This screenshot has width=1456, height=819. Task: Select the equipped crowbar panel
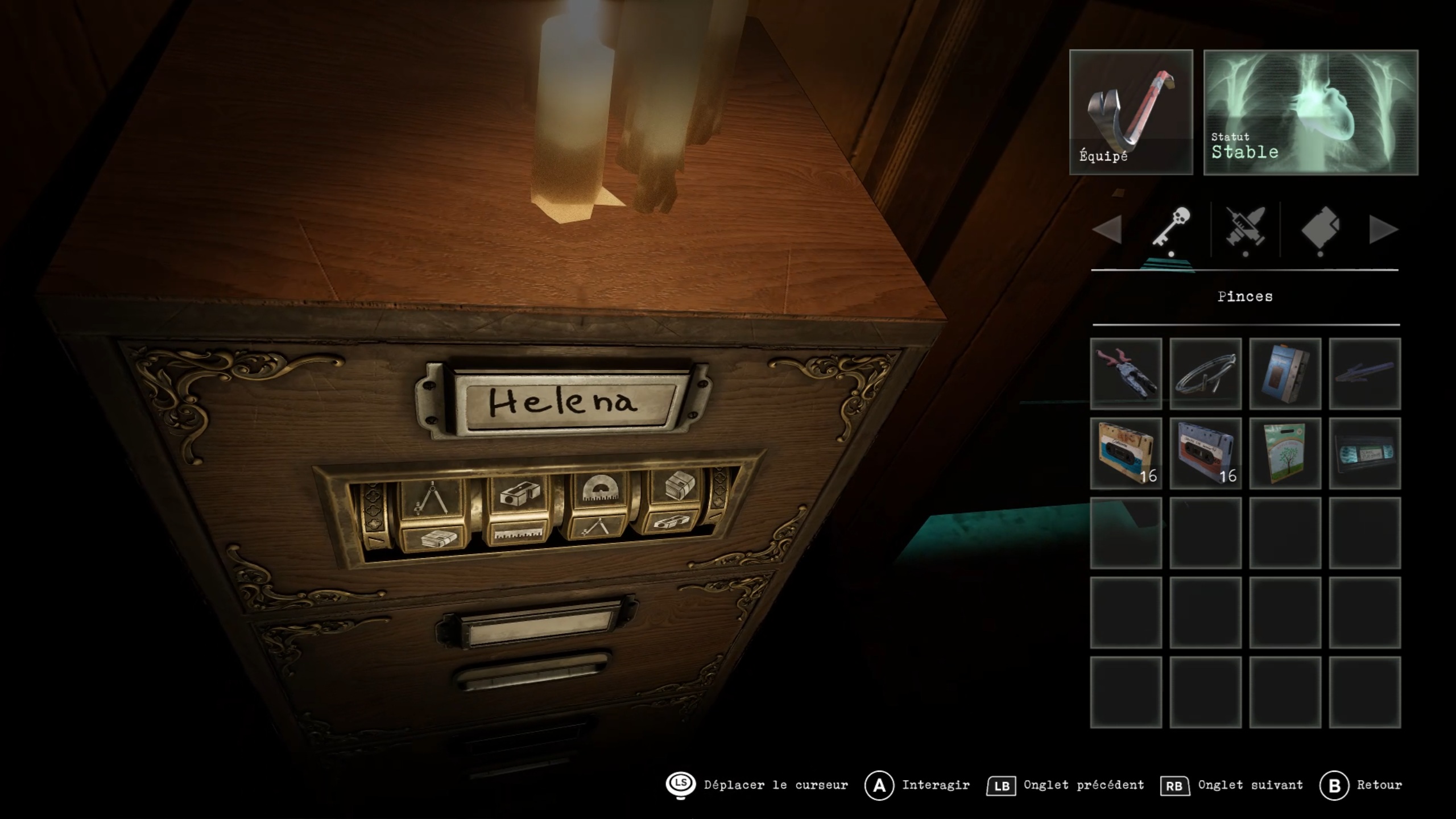1131,112
